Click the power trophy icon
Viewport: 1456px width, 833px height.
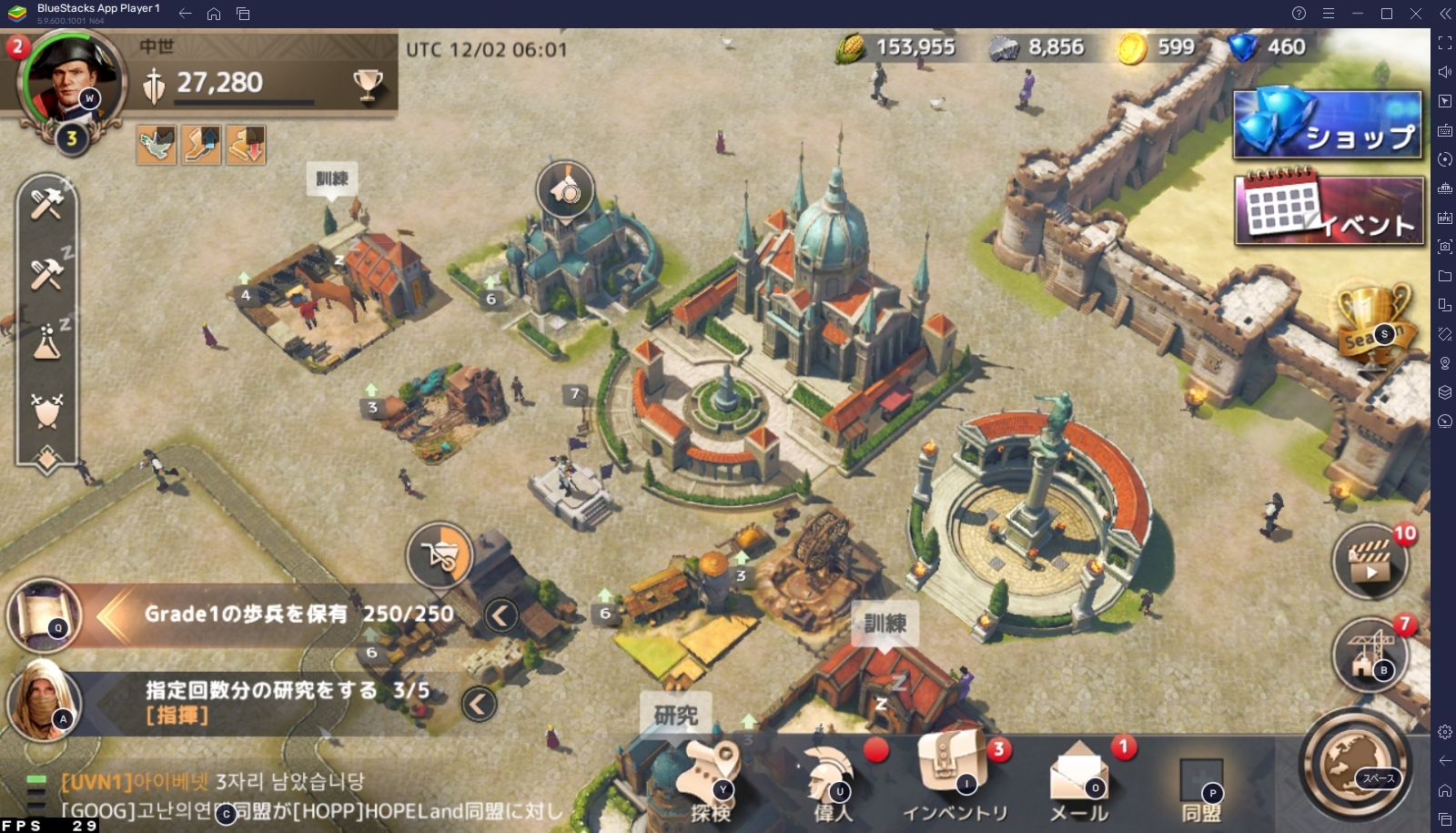368,84
